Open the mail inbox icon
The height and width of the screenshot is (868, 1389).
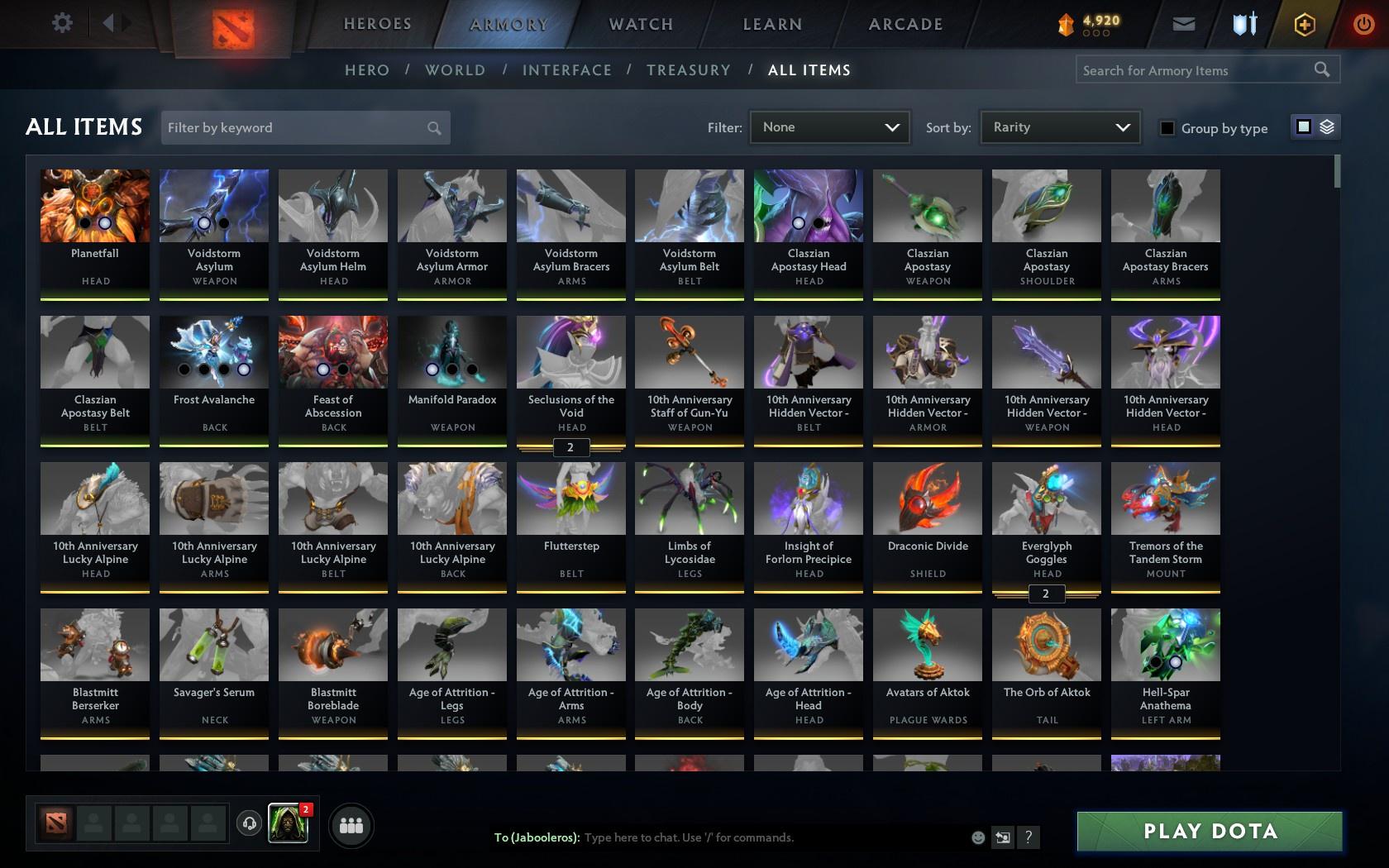pyautogui.click(x=1182, y=23)
